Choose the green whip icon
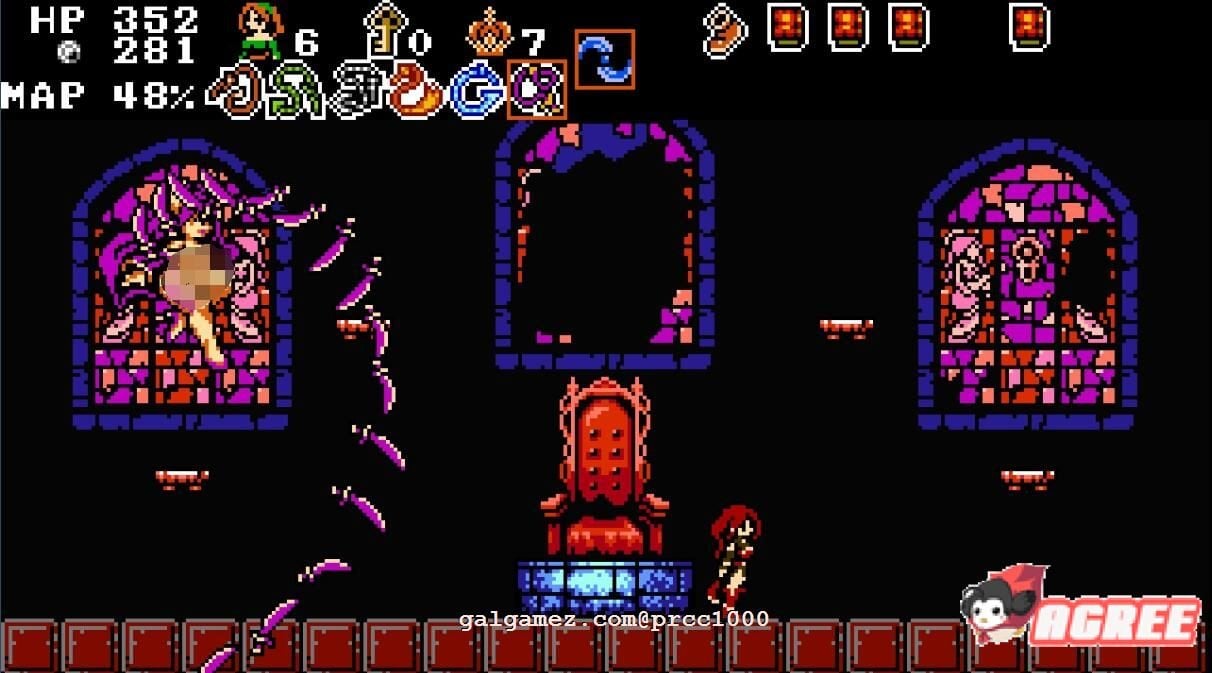This screenshot has height=673, width=1212. tap(294, 92)
